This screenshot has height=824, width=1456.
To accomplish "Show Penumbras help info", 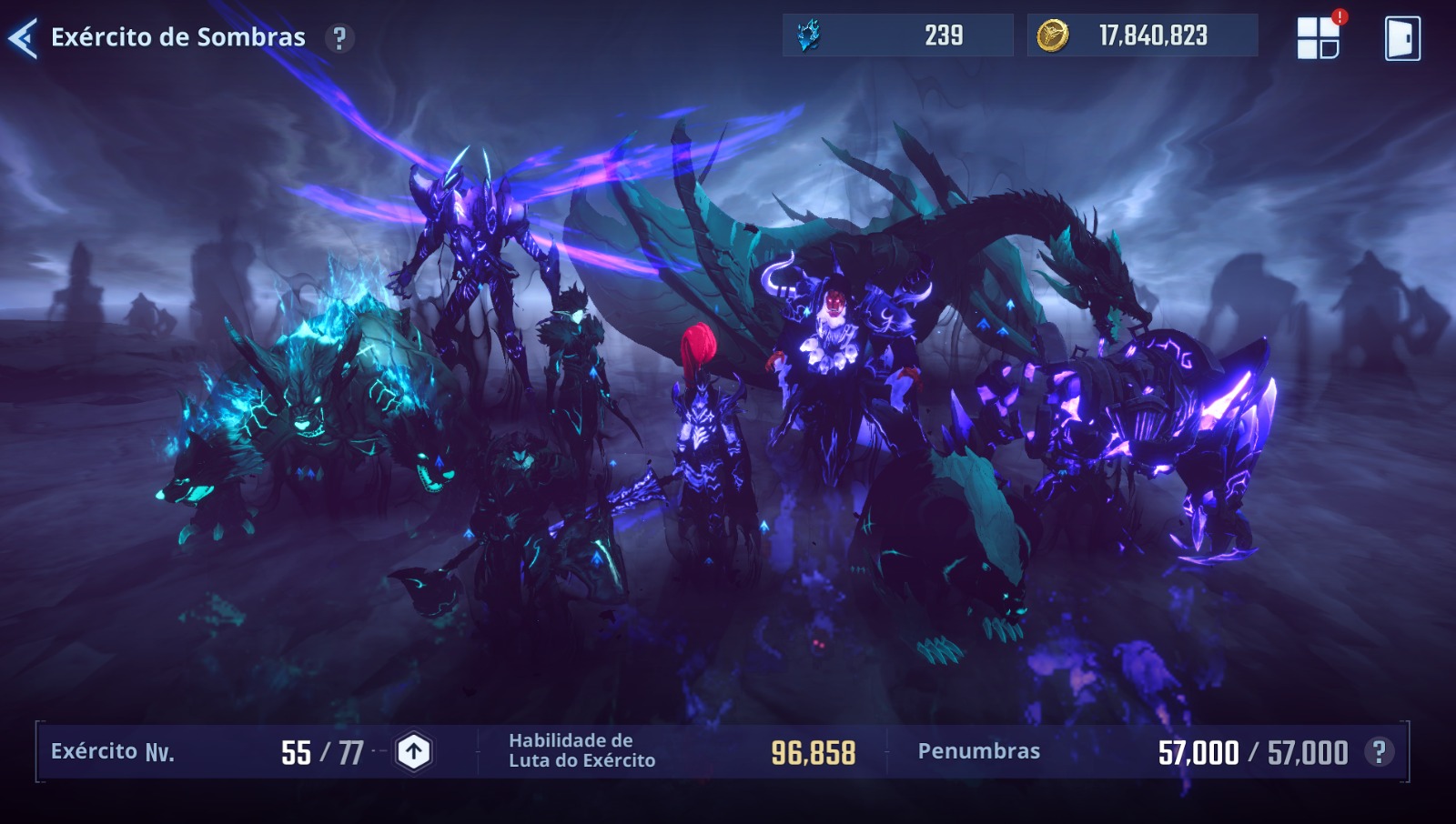I will (1380, 752).
